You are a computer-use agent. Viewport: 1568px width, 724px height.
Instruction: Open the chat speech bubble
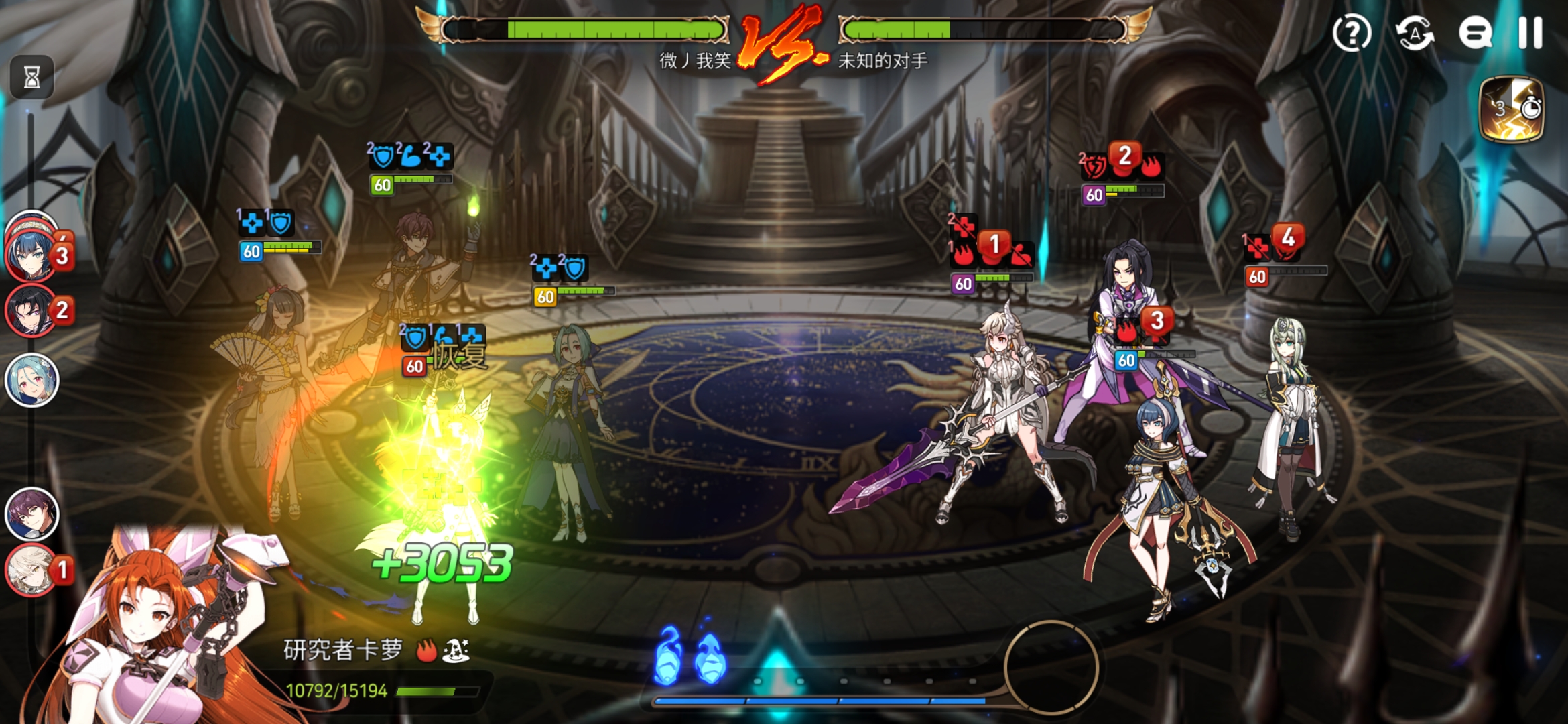[1475, 34]
